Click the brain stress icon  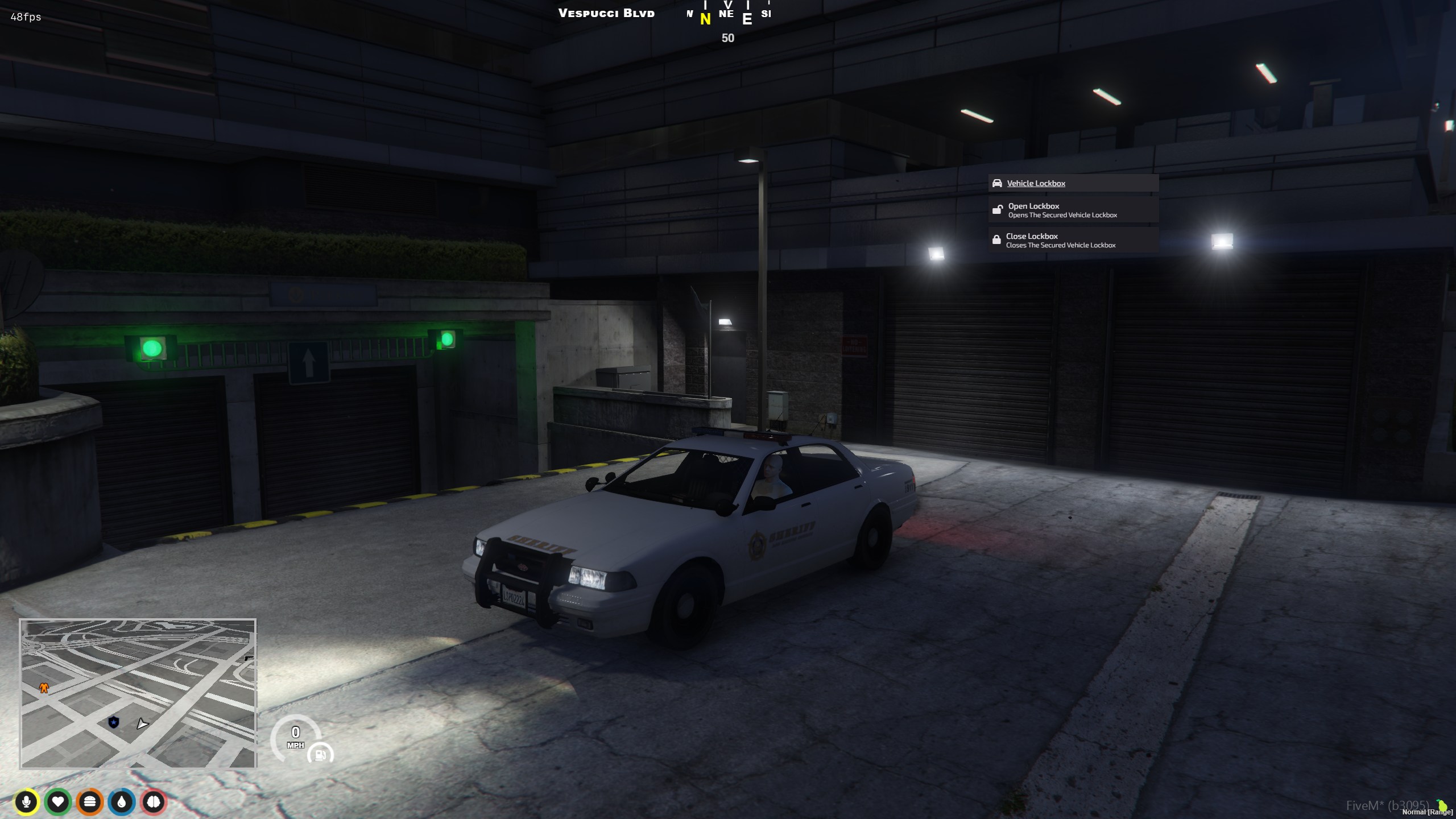tap(154, 802)
